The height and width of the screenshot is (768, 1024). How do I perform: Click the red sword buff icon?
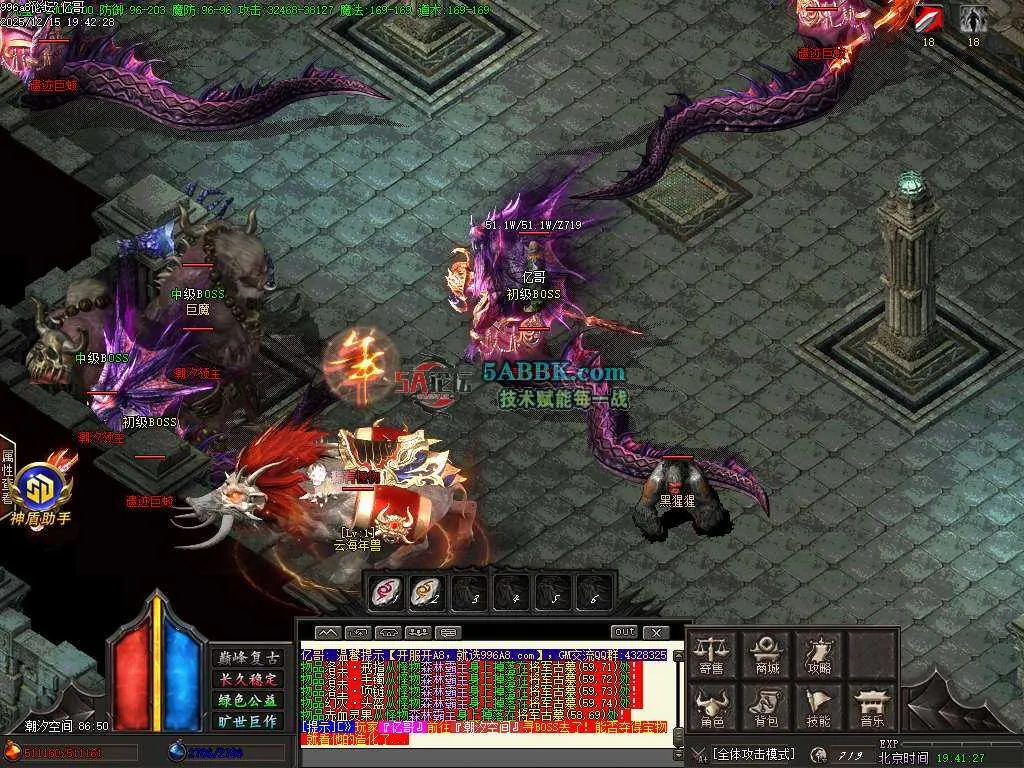click(x=929, y=19)
